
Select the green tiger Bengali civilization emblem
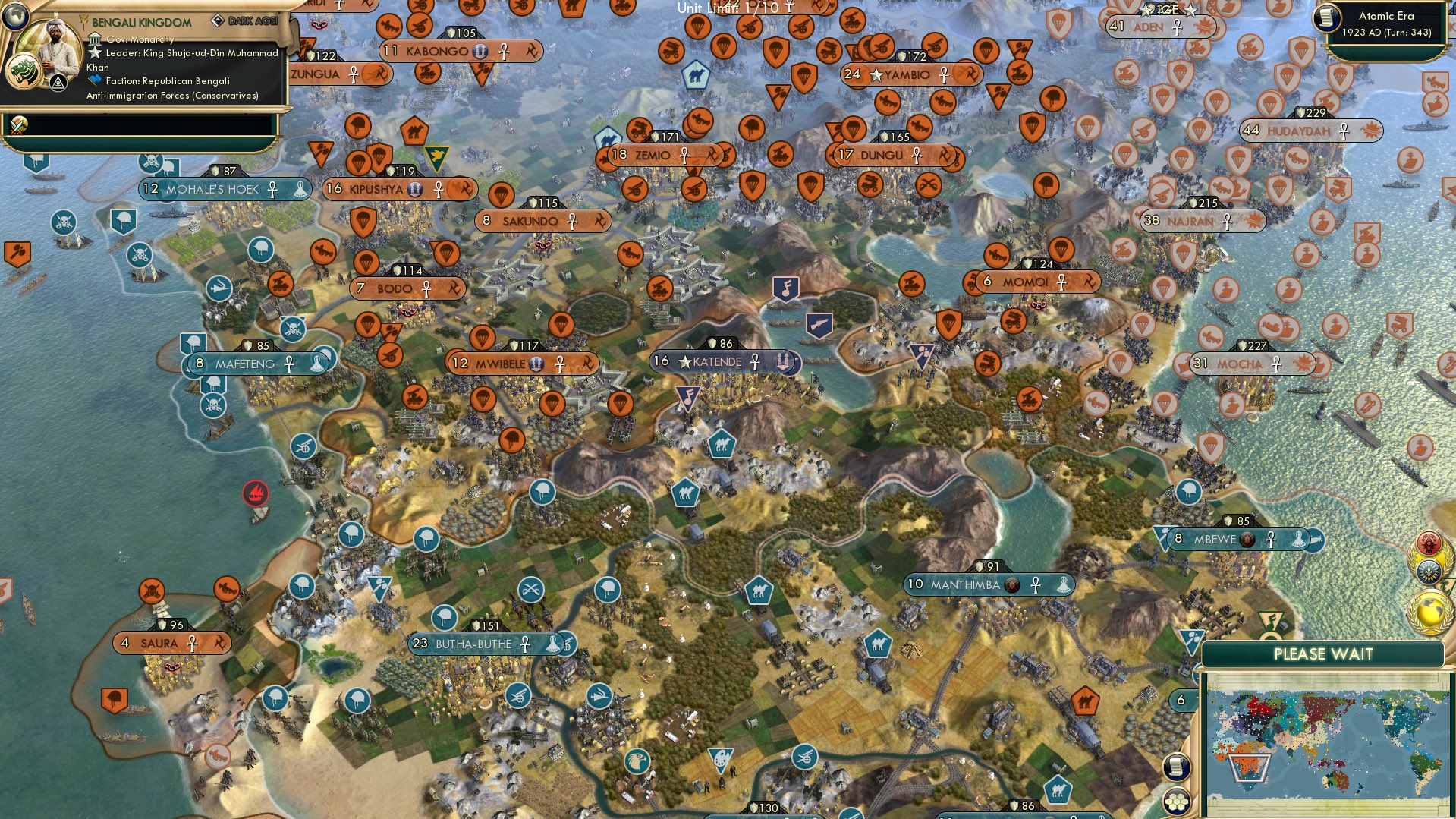23,69
